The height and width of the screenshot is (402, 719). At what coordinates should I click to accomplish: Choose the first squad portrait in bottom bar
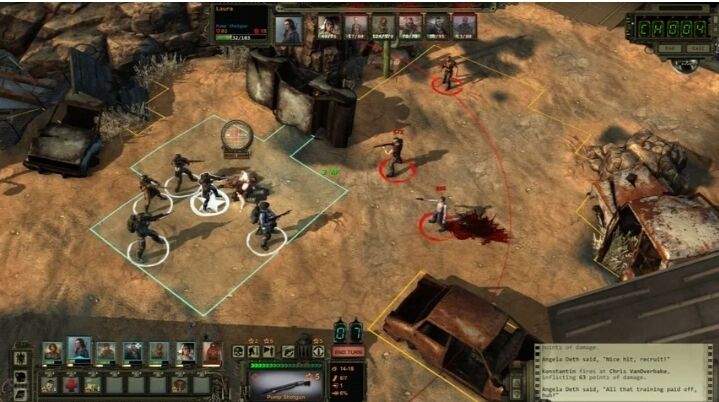[52, 352]
